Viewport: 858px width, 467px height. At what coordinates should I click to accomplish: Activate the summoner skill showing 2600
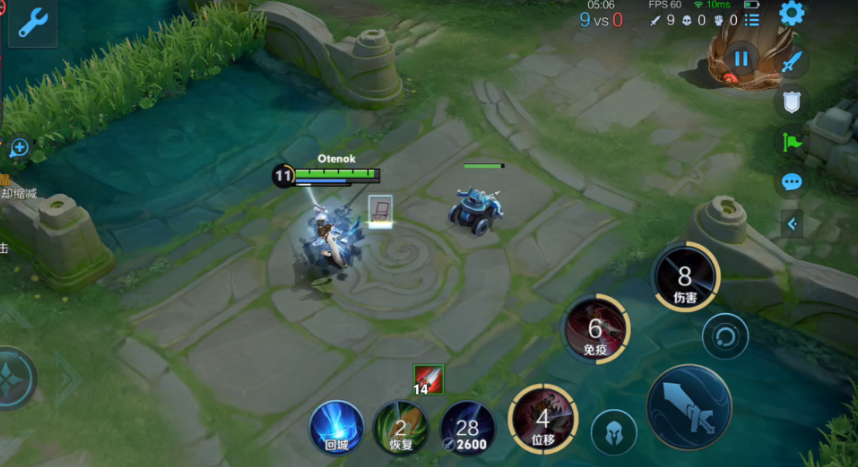click(x=467, y=429)
